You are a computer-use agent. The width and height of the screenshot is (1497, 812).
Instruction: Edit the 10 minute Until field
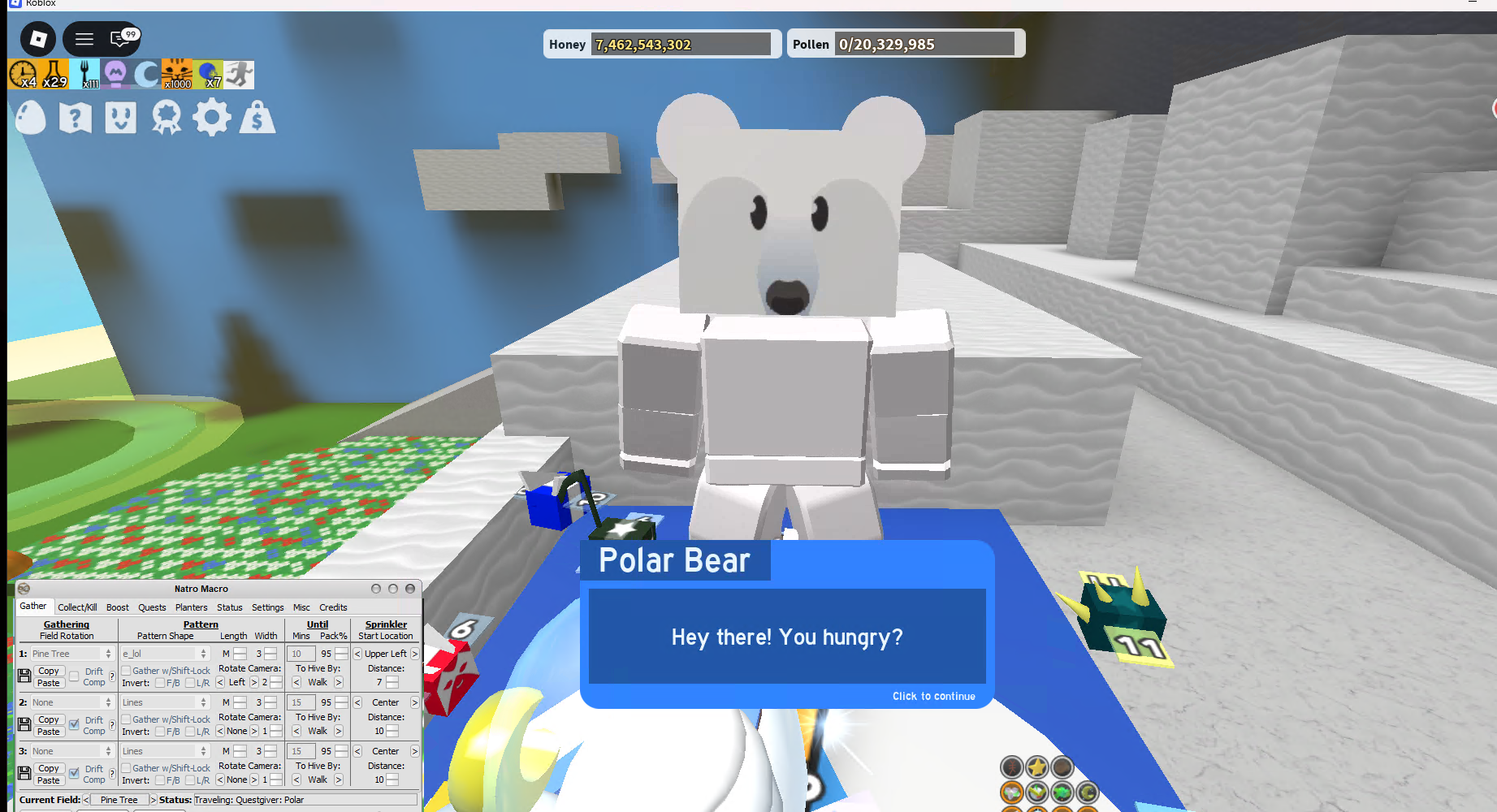[x=301, y=654]
